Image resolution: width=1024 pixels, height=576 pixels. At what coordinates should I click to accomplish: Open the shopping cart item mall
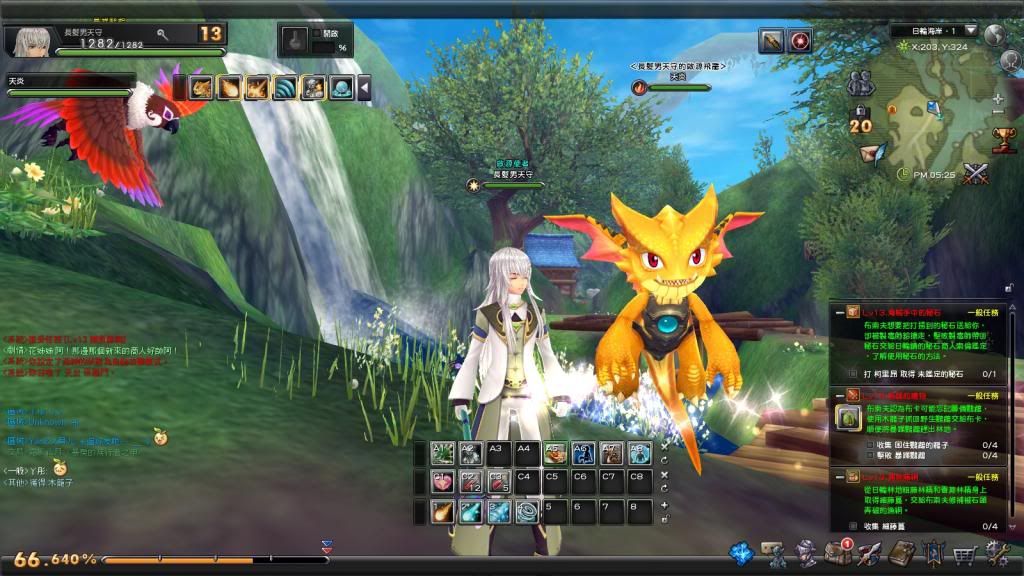click(965, 554)
